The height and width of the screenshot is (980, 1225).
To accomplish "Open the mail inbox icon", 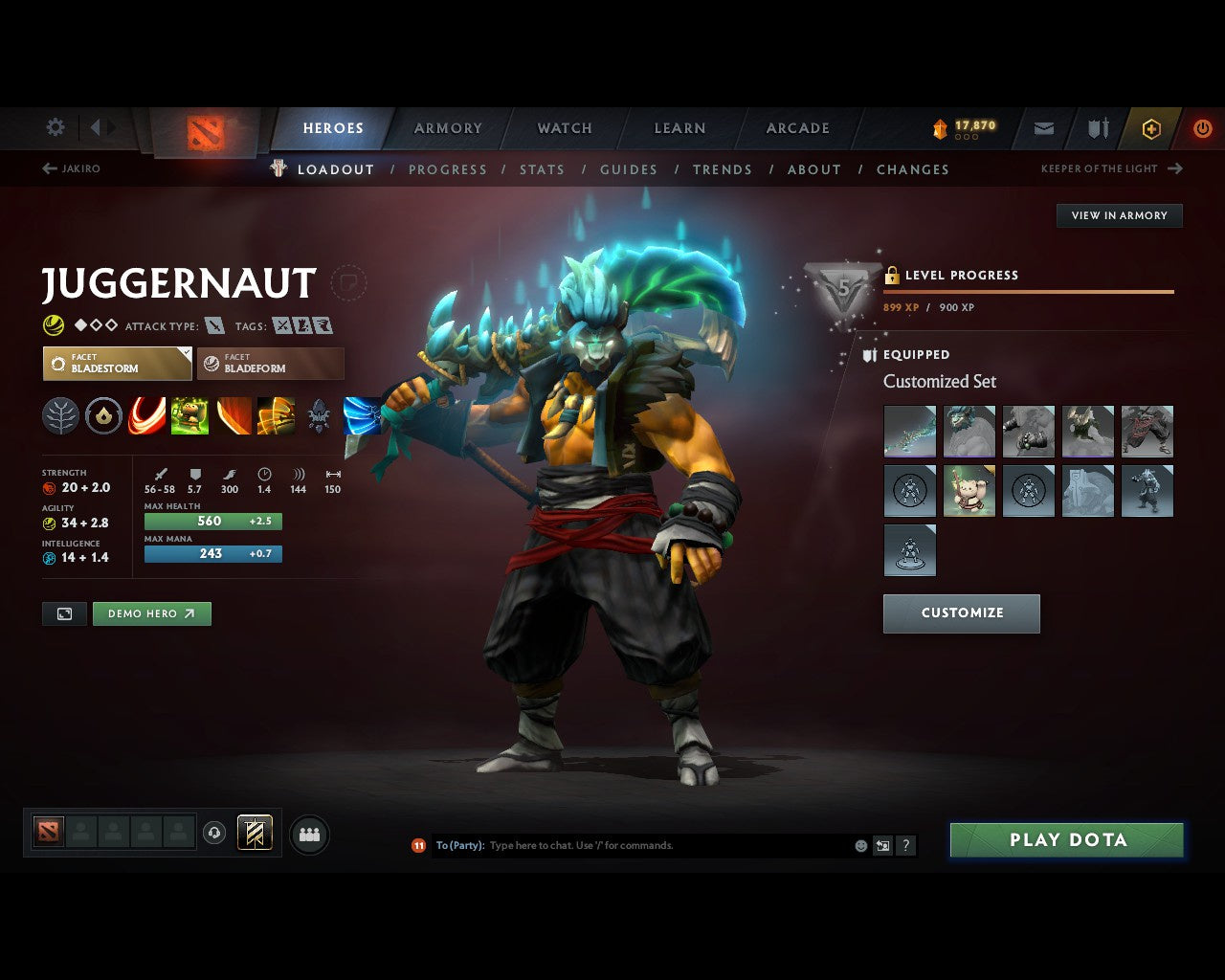I will click(x=1043, y=128).
